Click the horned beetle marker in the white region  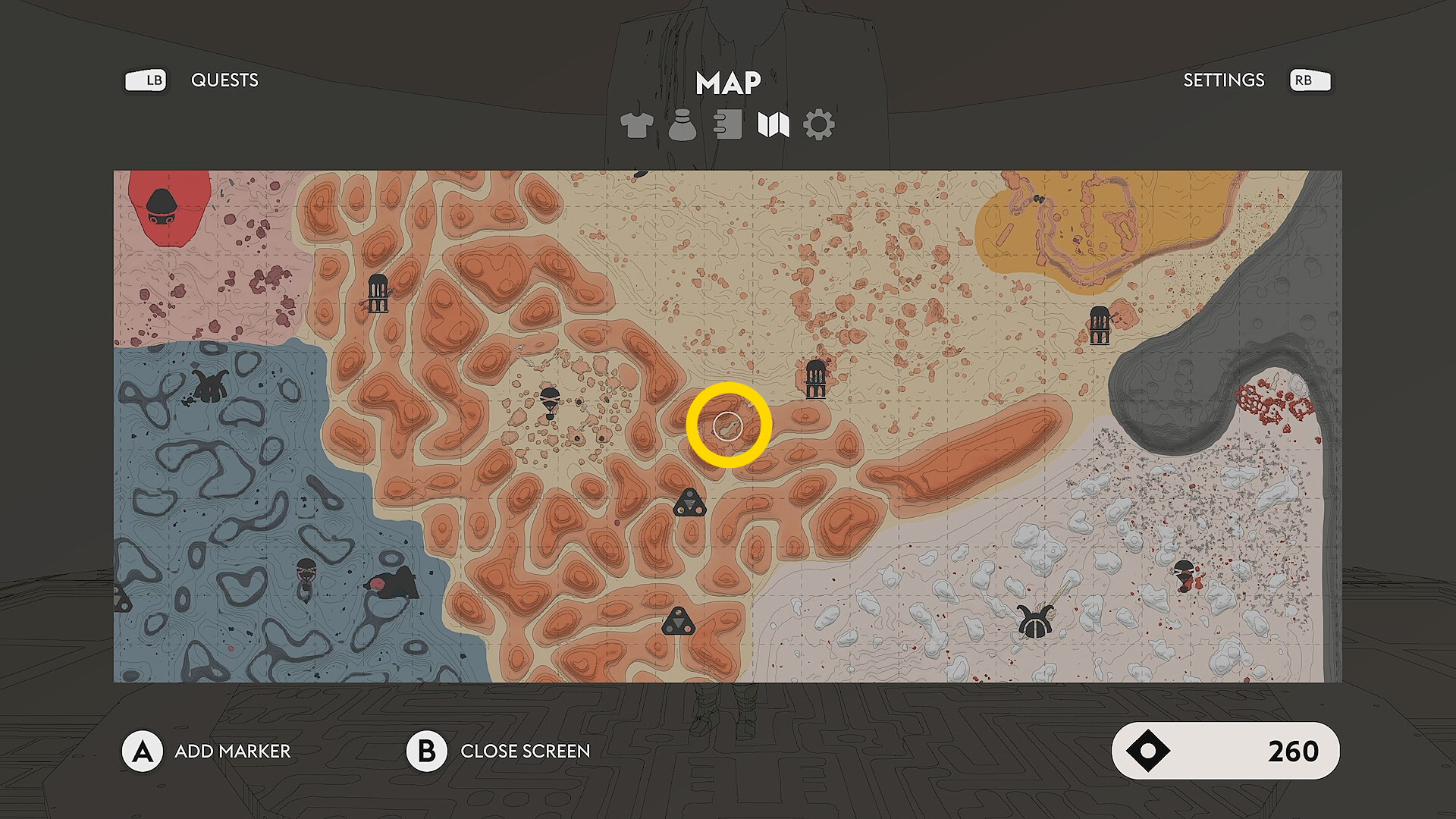click(1035, 622)
